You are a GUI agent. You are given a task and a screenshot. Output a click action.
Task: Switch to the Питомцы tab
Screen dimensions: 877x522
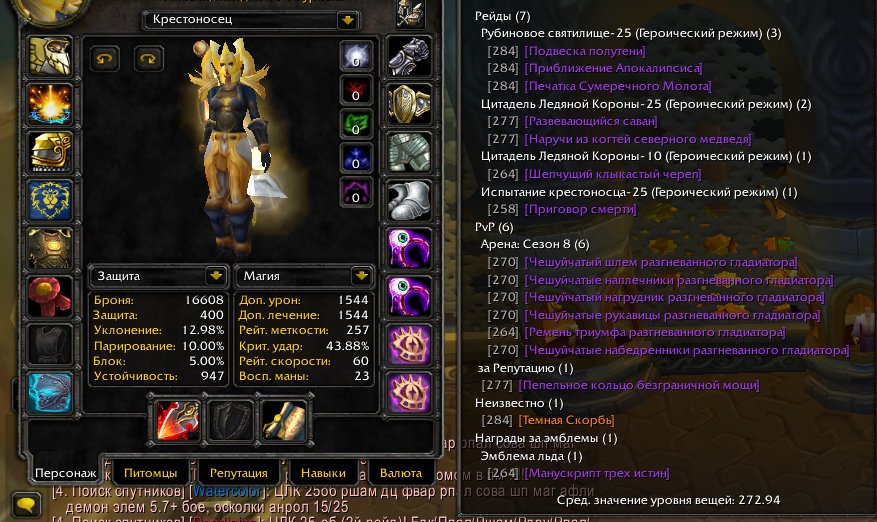pyautogui.click(x=151, y=472)
